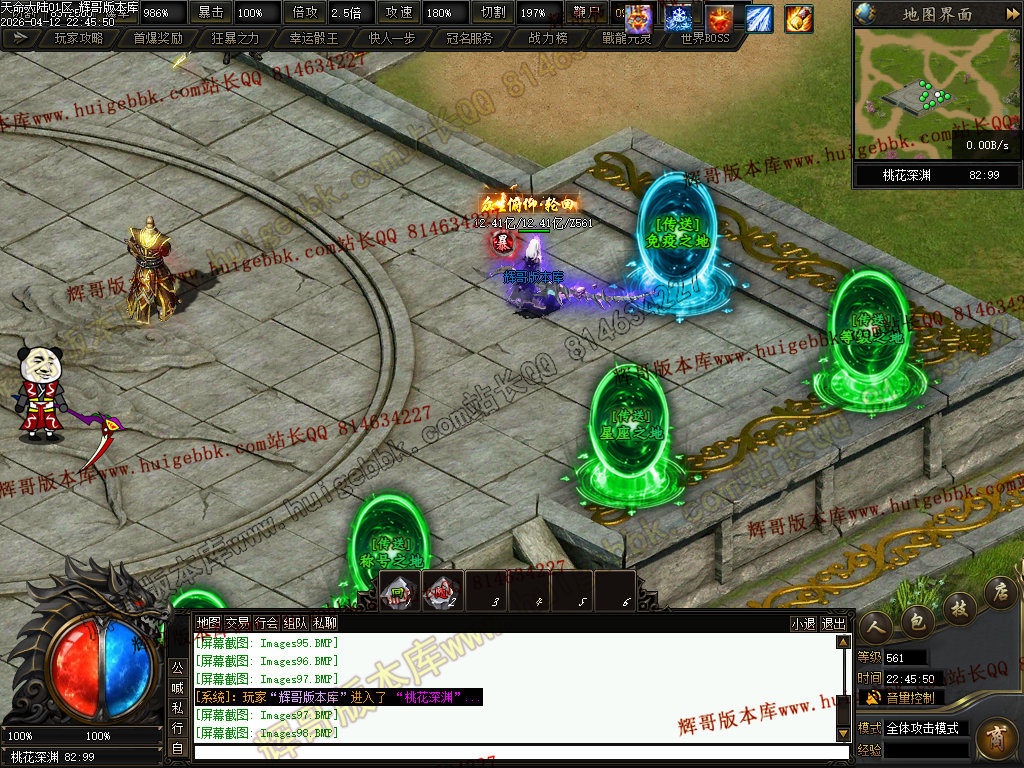Open the 私聊 private chat tab
Viewport: 1024px width, 768px height.
point(324,622)
